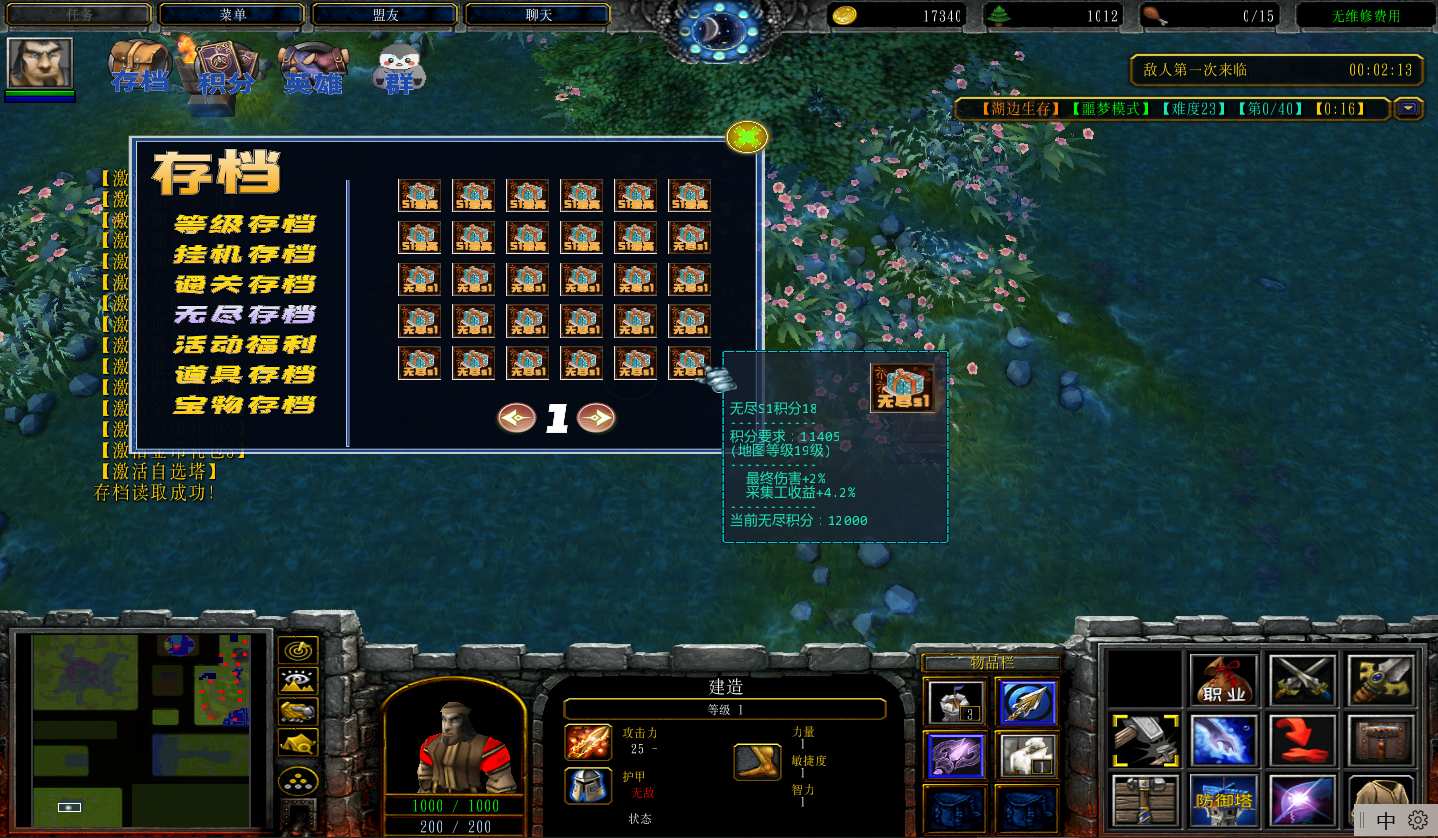This screenshot has width=1438, height=838.
Task: Click the minimap terrain view
Action: click(x=140, y=730)
